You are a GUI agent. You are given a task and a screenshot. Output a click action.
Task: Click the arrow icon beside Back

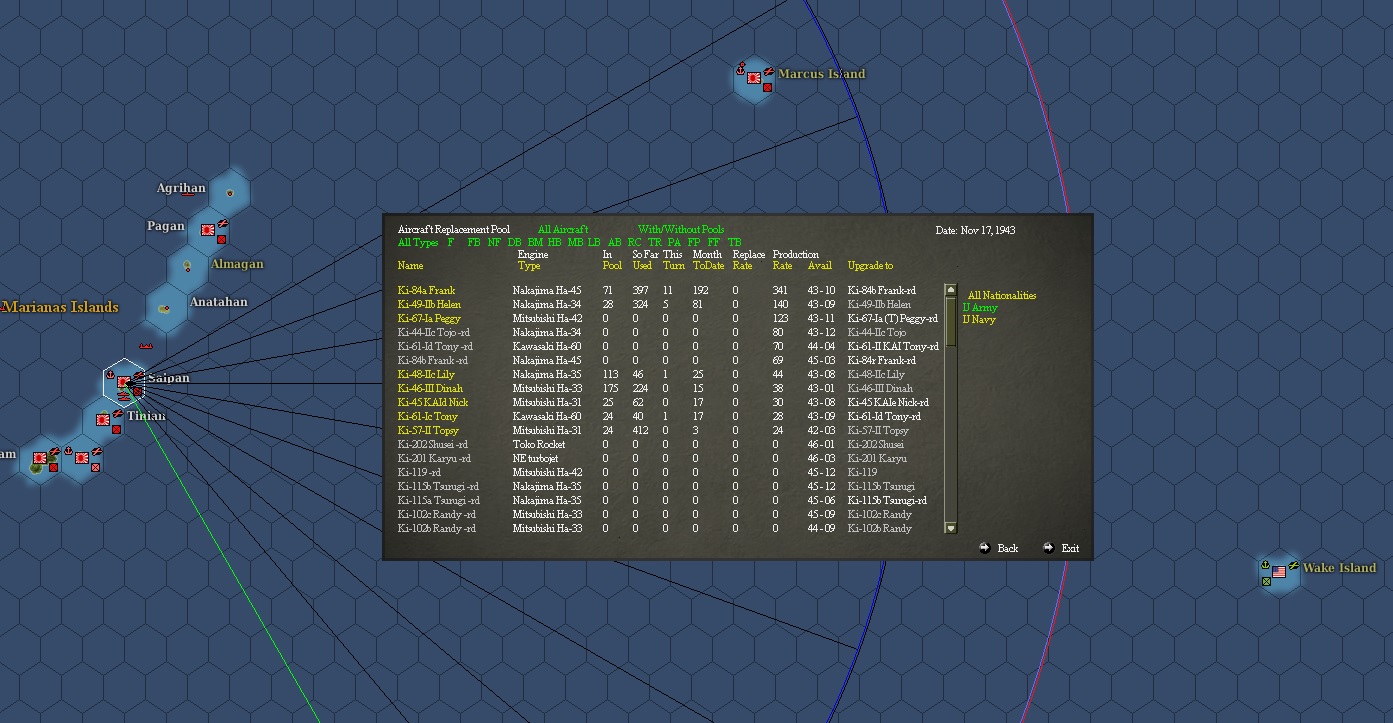tap(984, 548)
